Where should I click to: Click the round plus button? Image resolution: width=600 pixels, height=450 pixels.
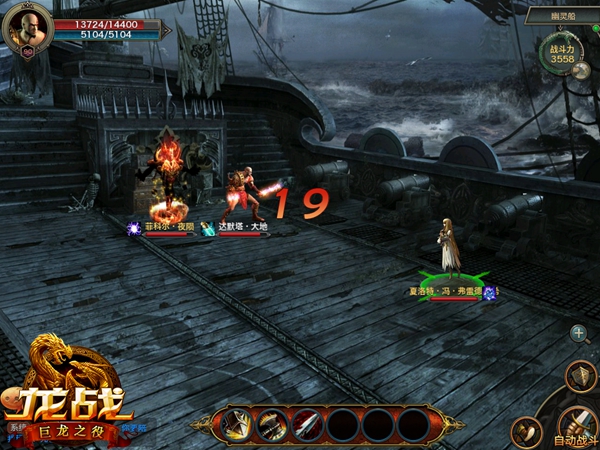pyautogui.click(x=578, y=333)
